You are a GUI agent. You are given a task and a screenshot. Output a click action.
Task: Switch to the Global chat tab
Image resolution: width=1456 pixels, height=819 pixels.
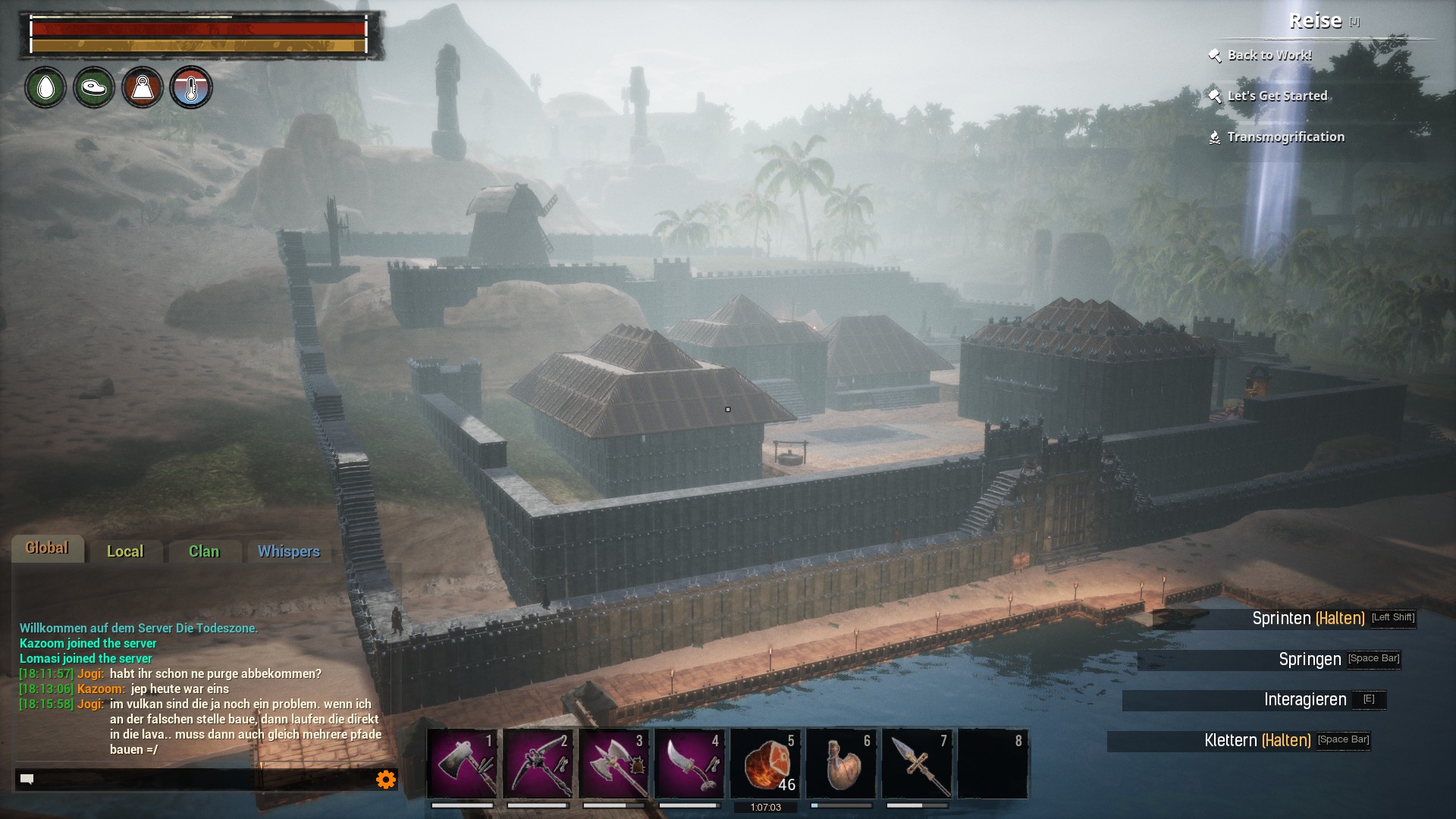coord(47,548)
